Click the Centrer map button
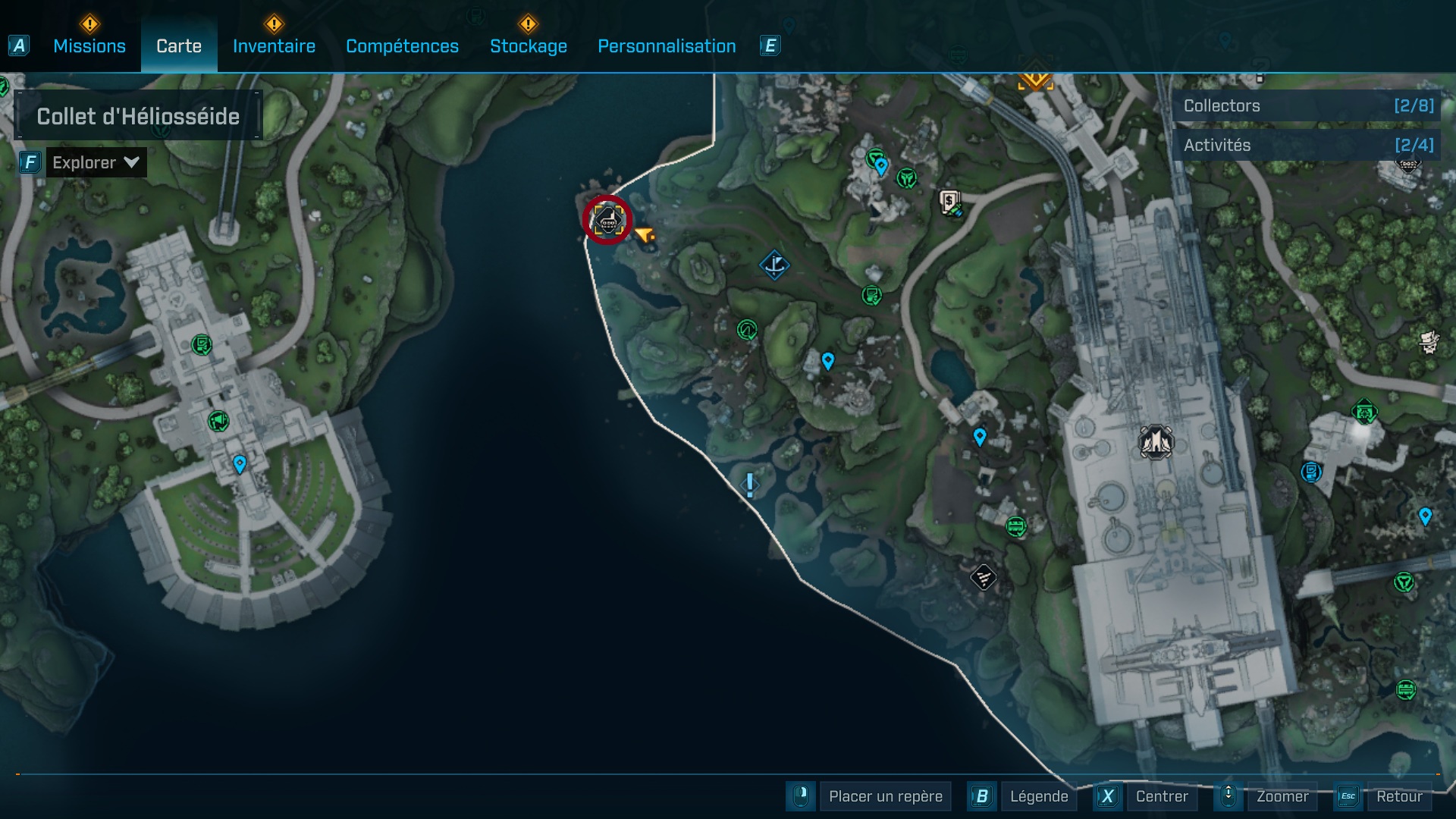1456x819 pixels. pos(1161,796)
